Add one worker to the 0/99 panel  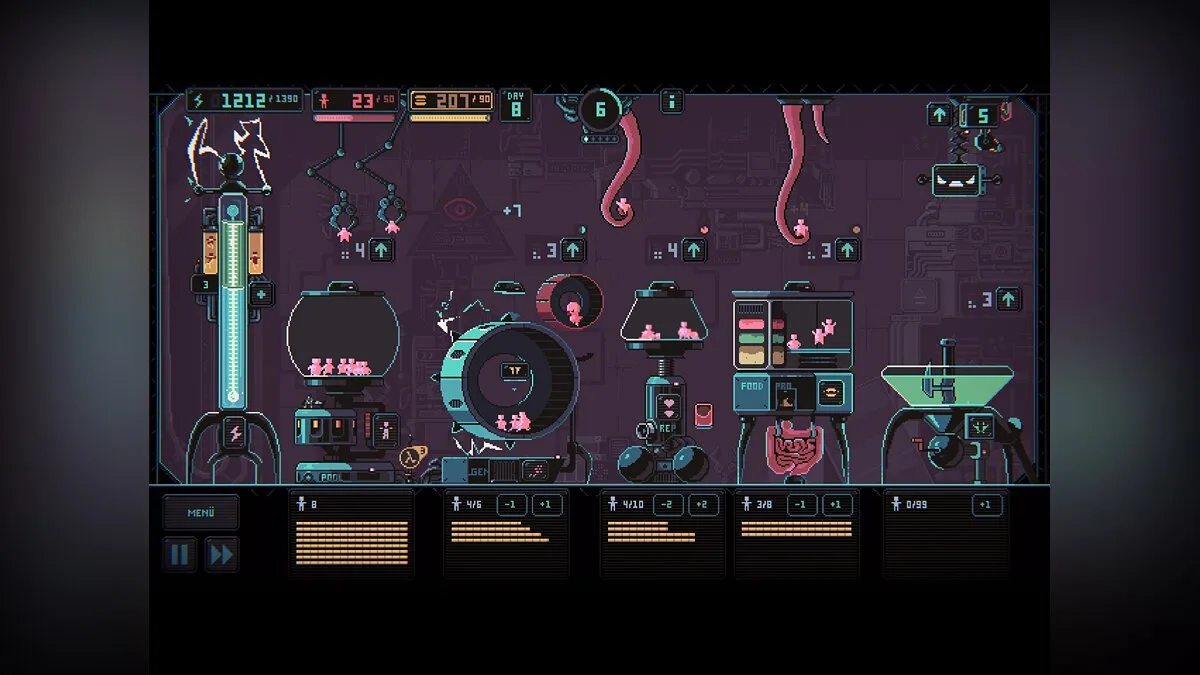point(986,505)
